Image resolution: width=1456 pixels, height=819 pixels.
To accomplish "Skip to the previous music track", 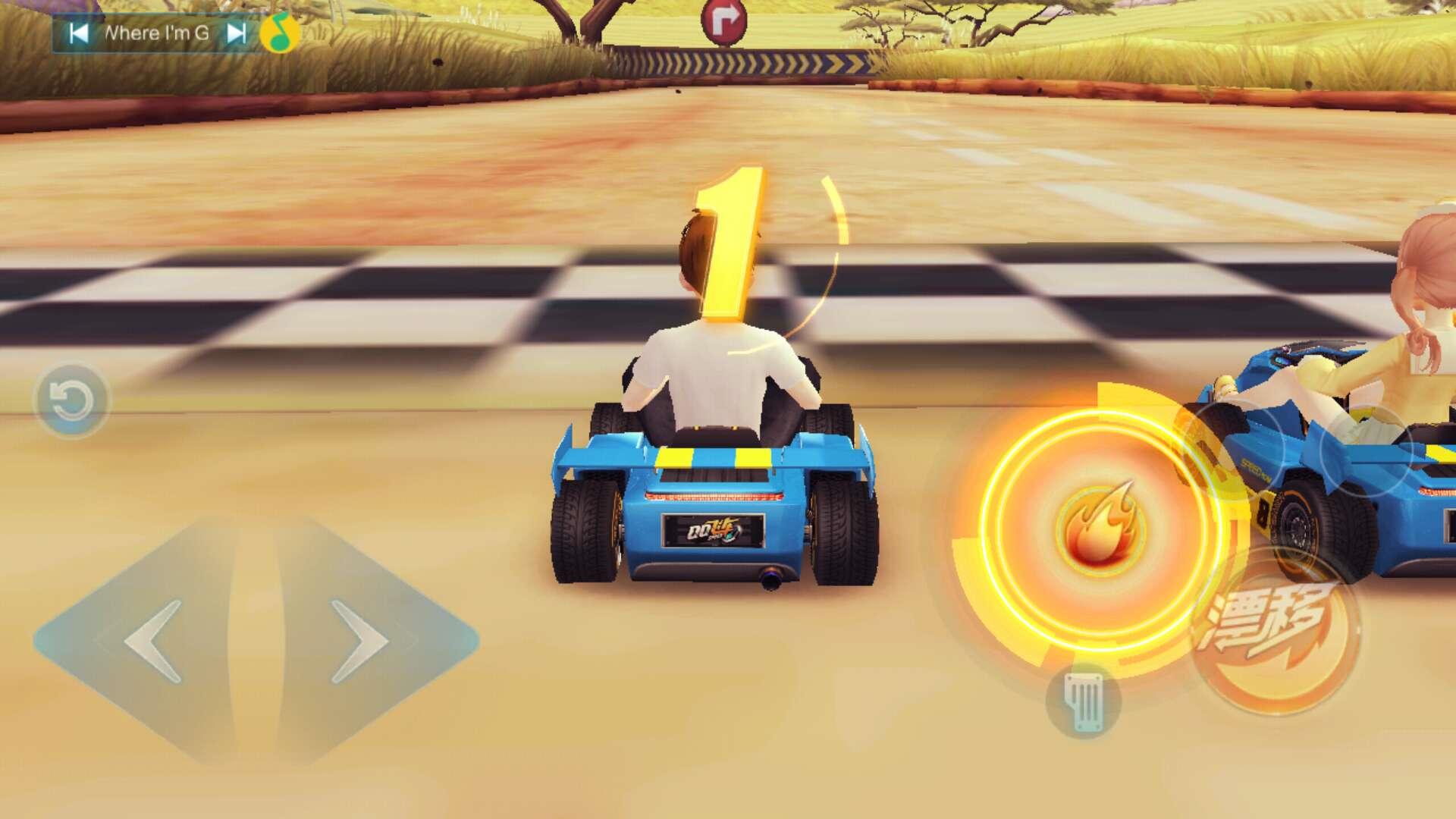I will click(x=78, y=33).
